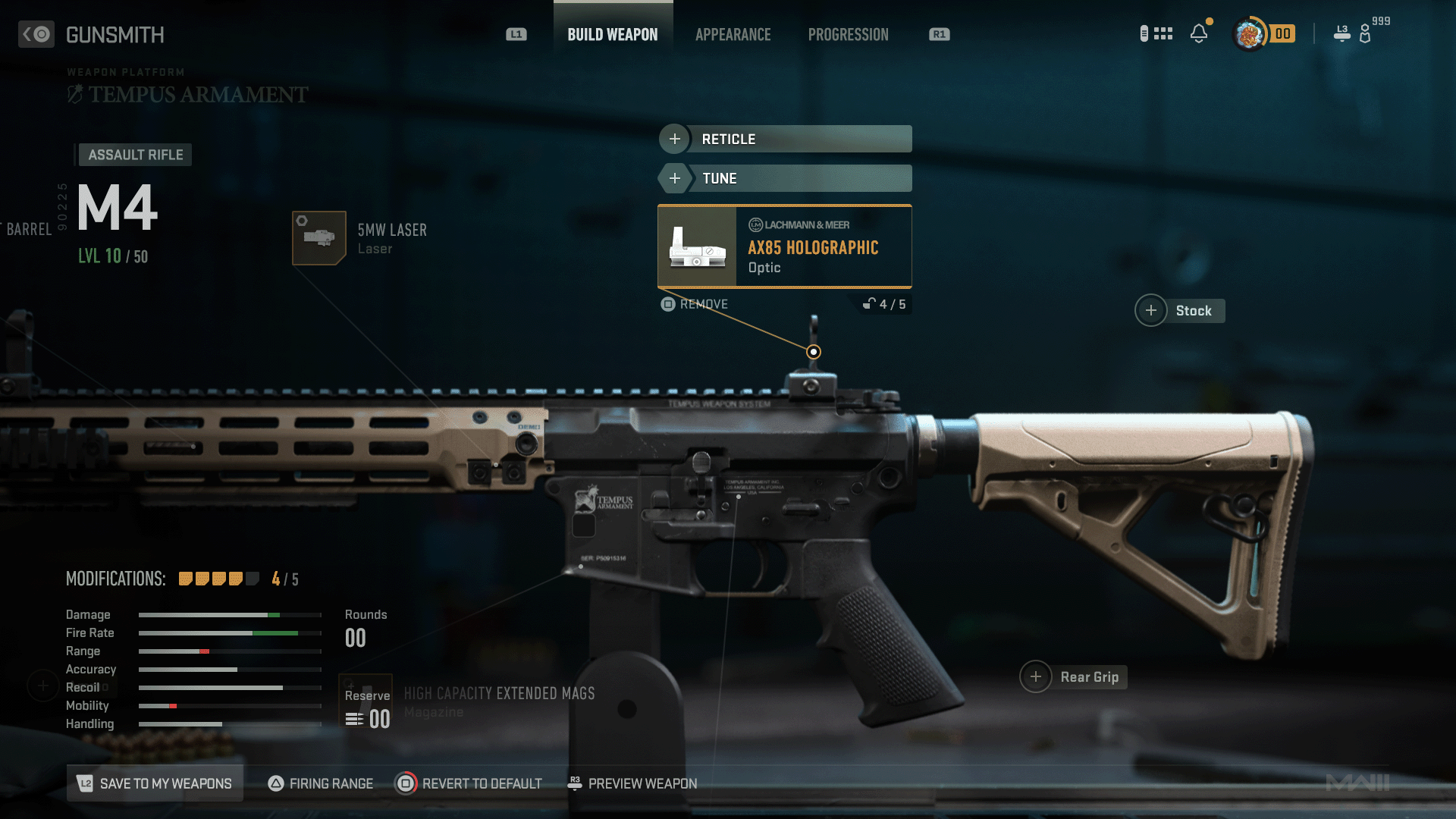Image resolution: width=1456 pixels, height=819 pixels.
Task: Enter the Firing Range
Action: pyautogui.click(x=321, y=783)
